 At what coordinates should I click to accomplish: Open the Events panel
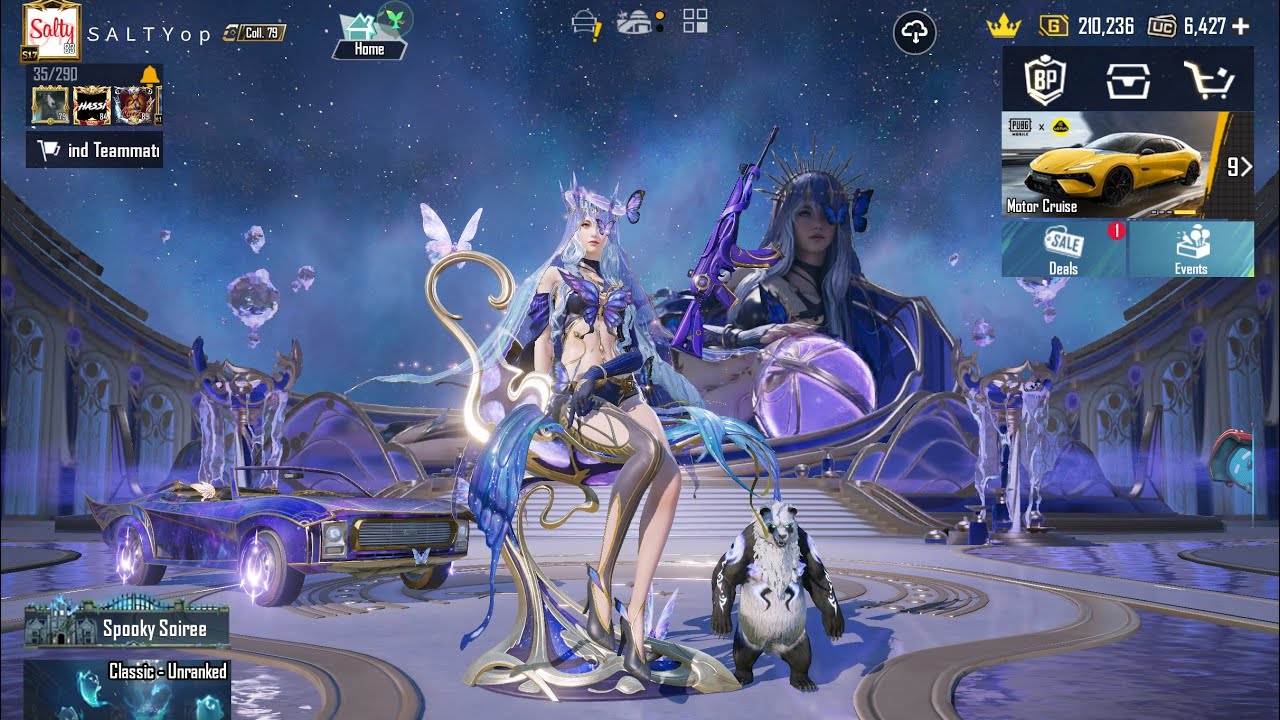[1191, 249]
